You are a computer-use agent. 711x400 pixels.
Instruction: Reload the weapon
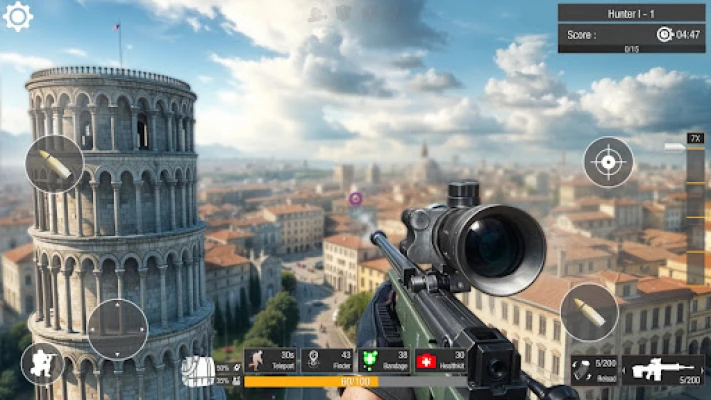[x=594, y=370]
